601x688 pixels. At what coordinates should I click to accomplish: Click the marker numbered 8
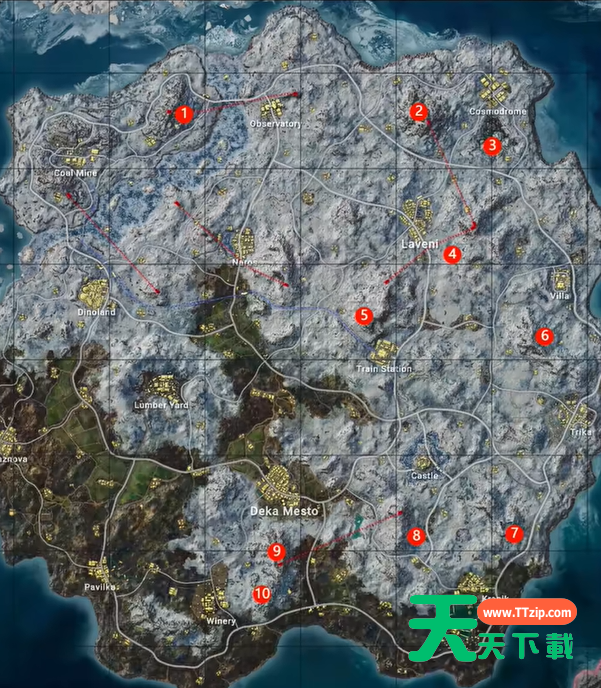(x=416, y=536)
